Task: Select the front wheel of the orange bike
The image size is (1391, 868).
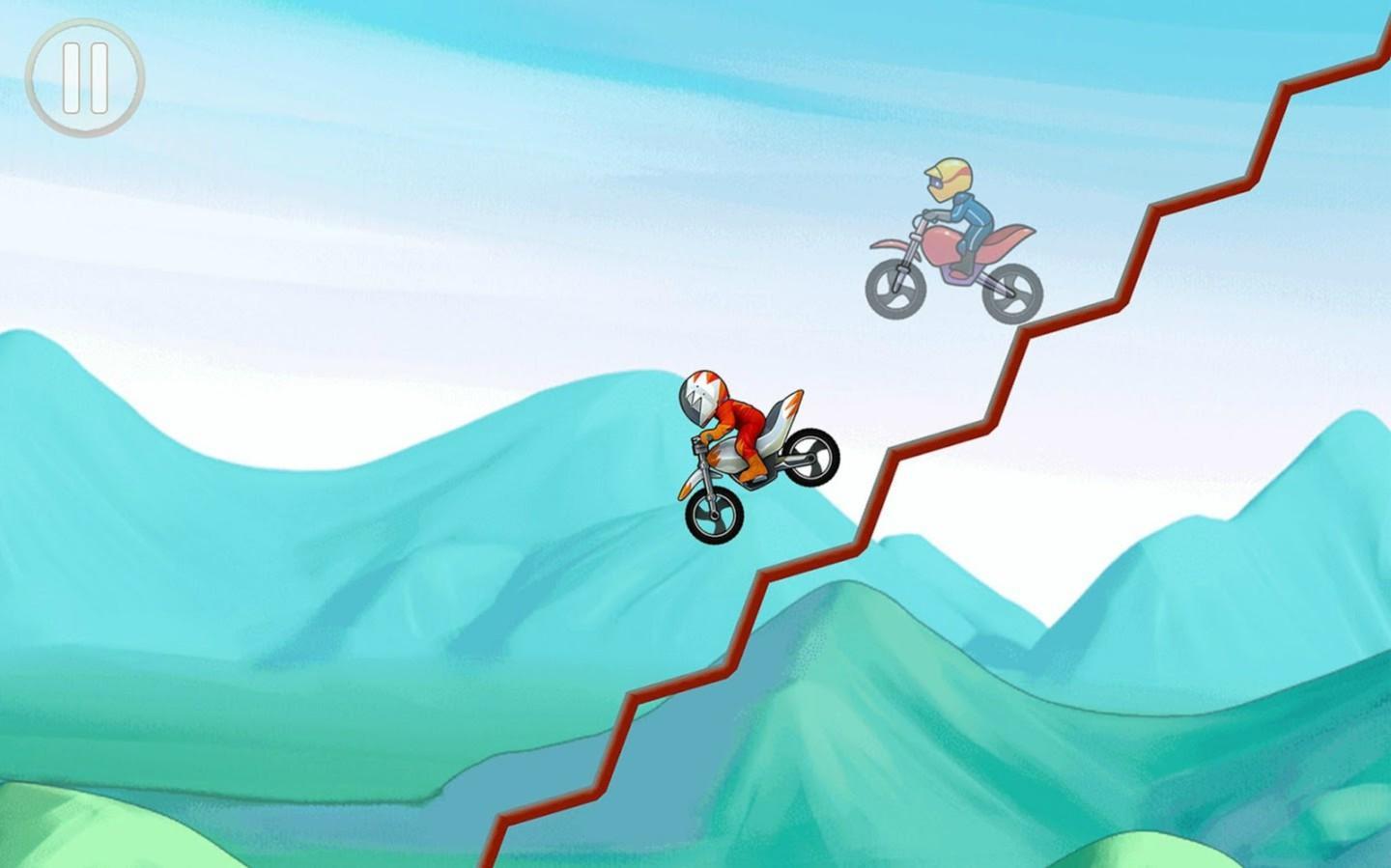Action: [712, 515]
